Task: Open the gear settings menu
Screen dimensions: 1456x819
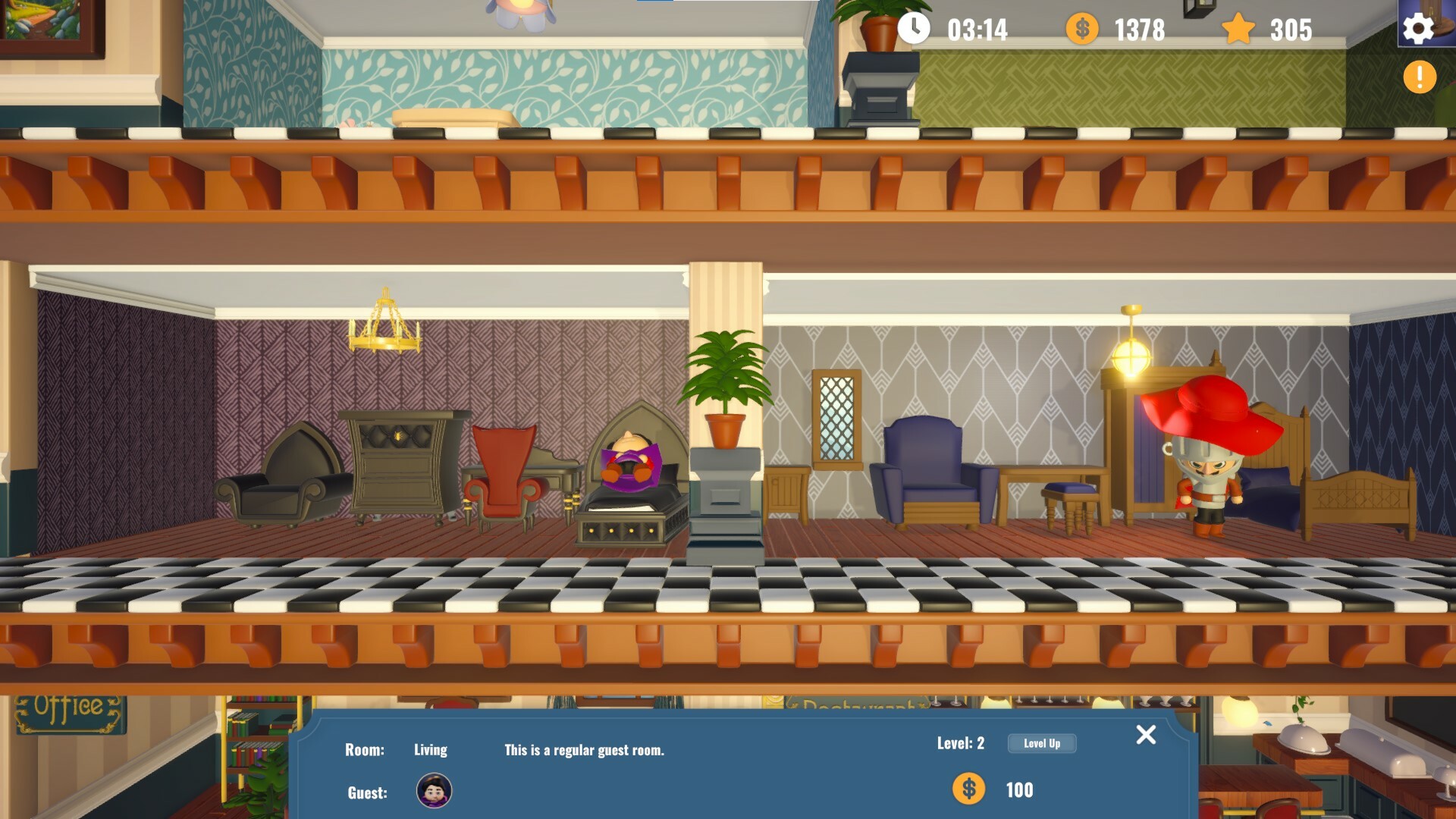Action: [1418, 29]
